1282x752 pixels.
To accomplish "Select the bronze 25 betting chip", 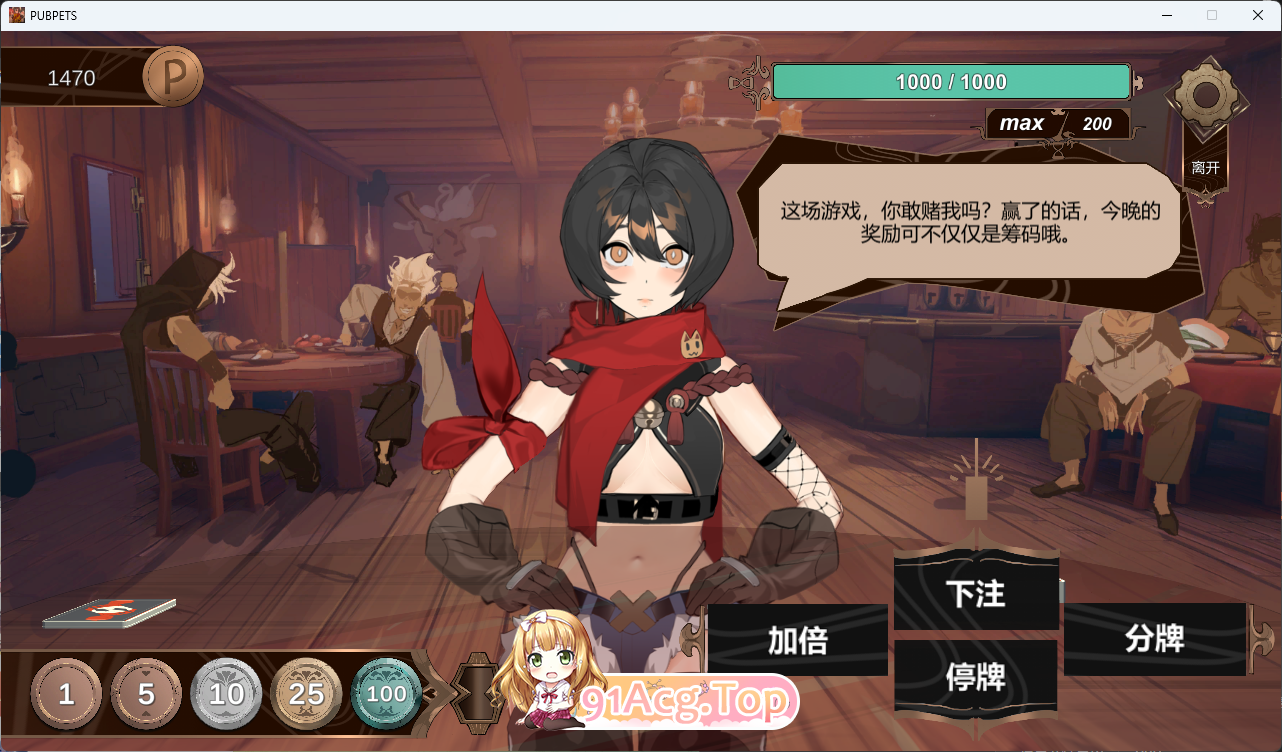I will click(x=306, y=694).
